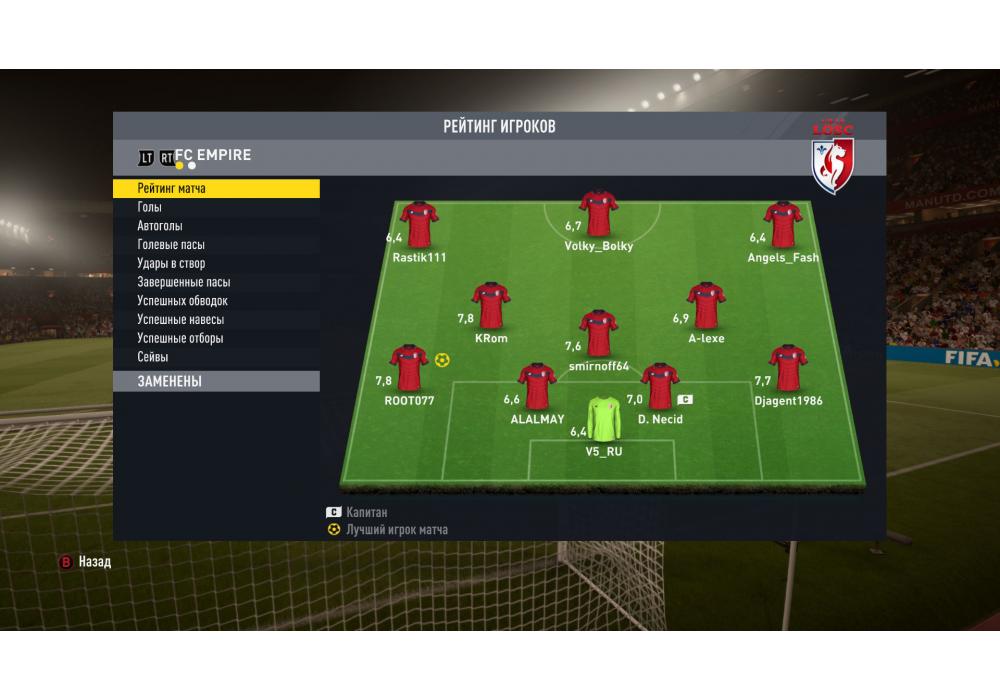This screenshot has height=700, width=1000.
Task: Select midfielder KRom's shirt
Action: point(491,306)
